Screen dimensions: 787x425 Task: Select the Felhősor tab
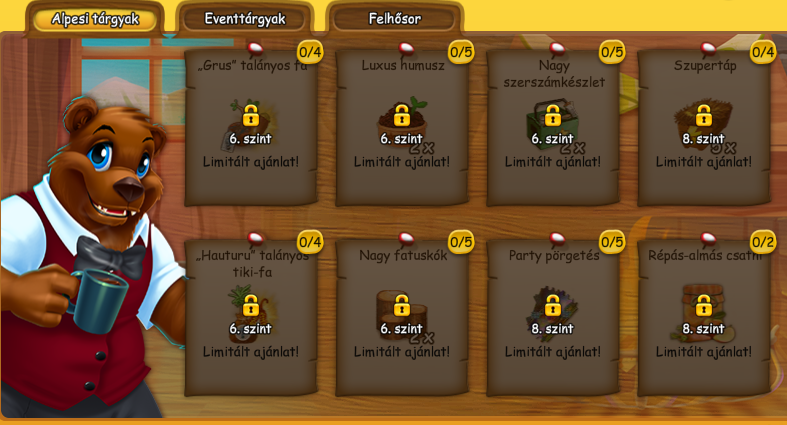[395, 19]
